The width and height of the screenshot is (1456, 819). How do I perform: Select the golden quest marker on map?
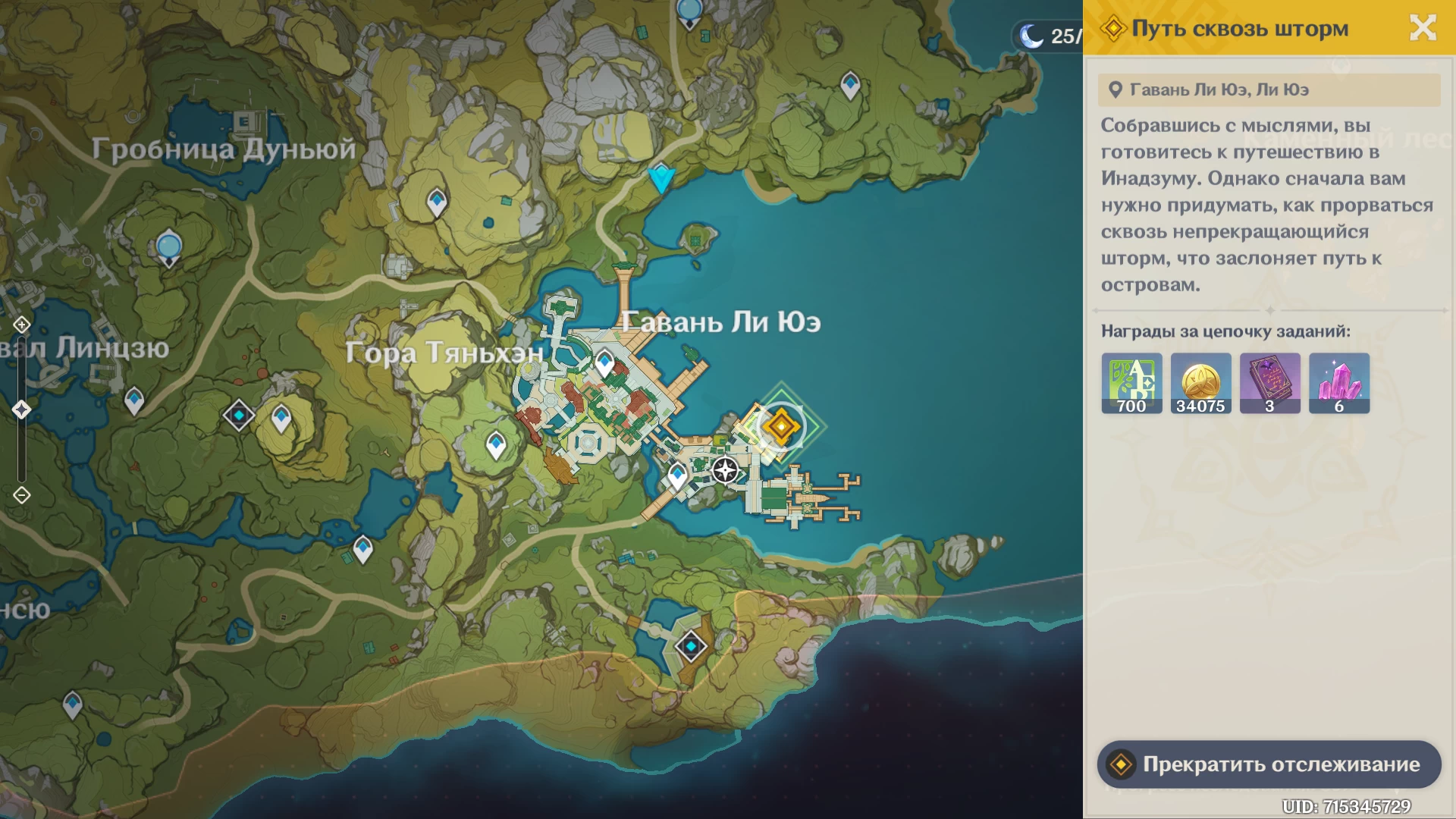pos(780,426)
